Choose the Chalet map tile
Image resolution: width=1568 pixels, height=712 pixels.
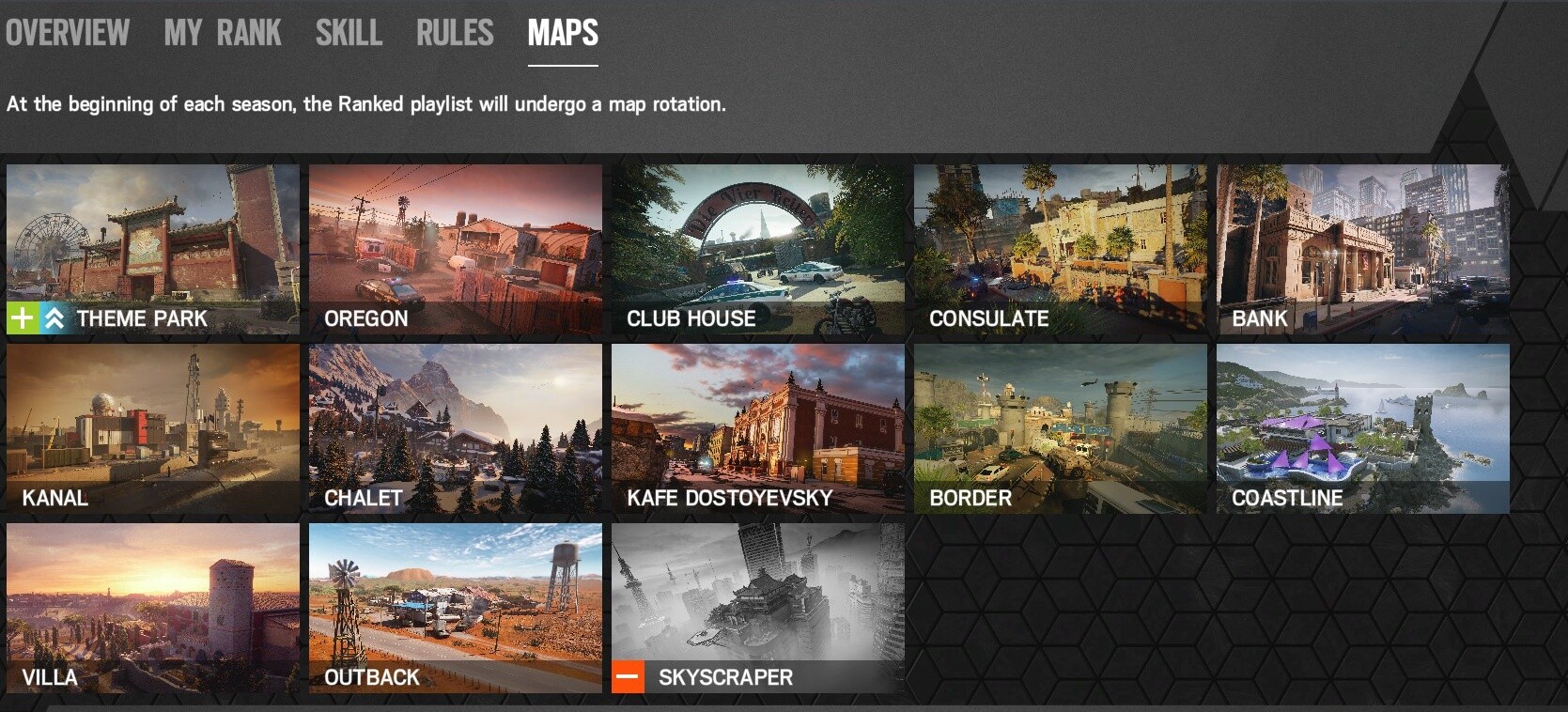(456, 428)
